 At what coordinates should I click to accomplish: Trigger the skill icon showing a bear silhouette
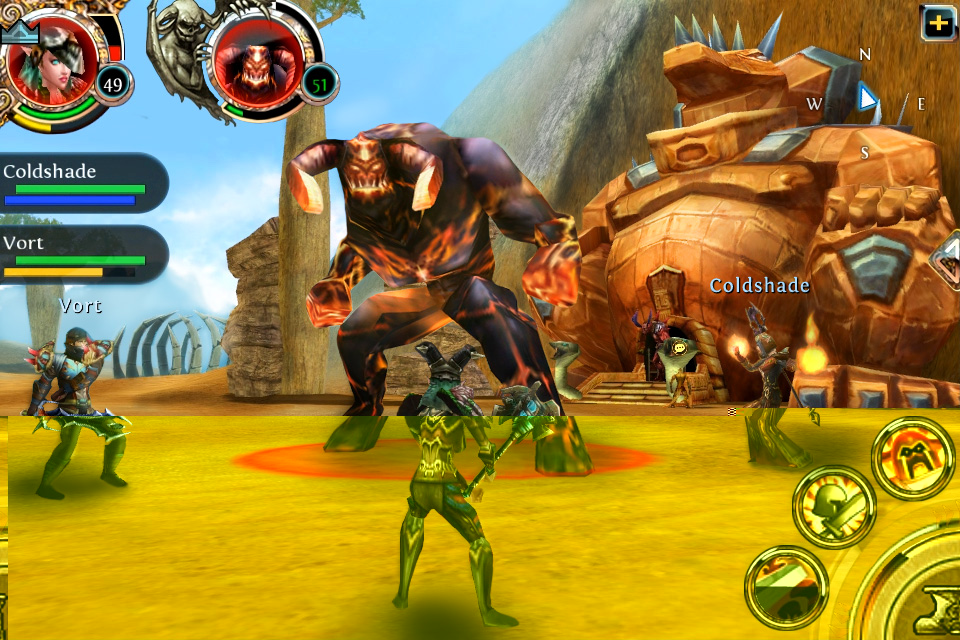[x=786, y=587]
